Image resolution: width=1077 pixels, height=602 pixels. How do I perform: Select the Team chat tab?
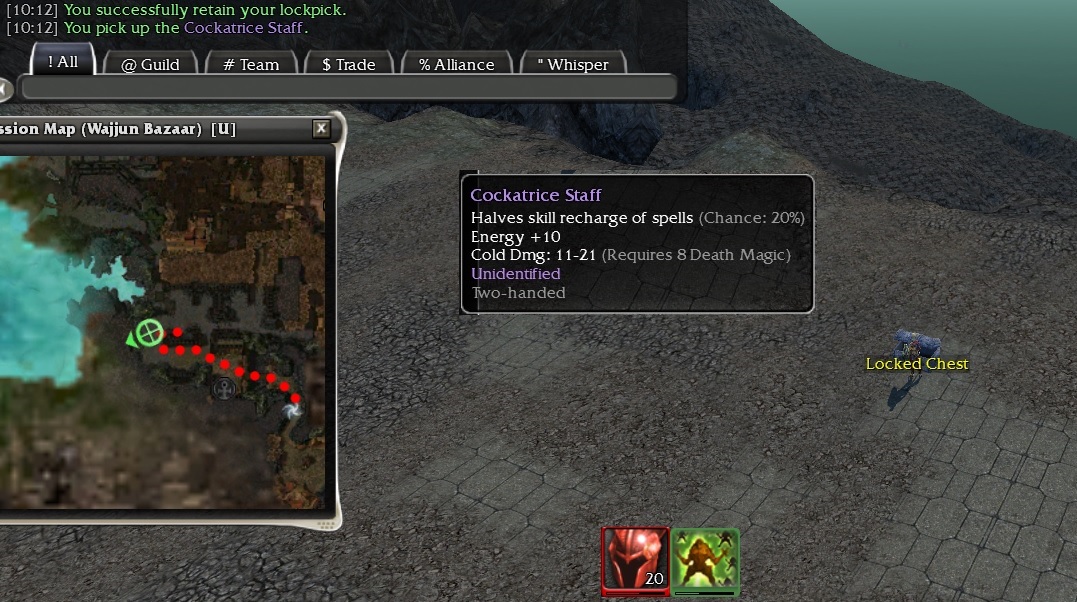(251, 64)
